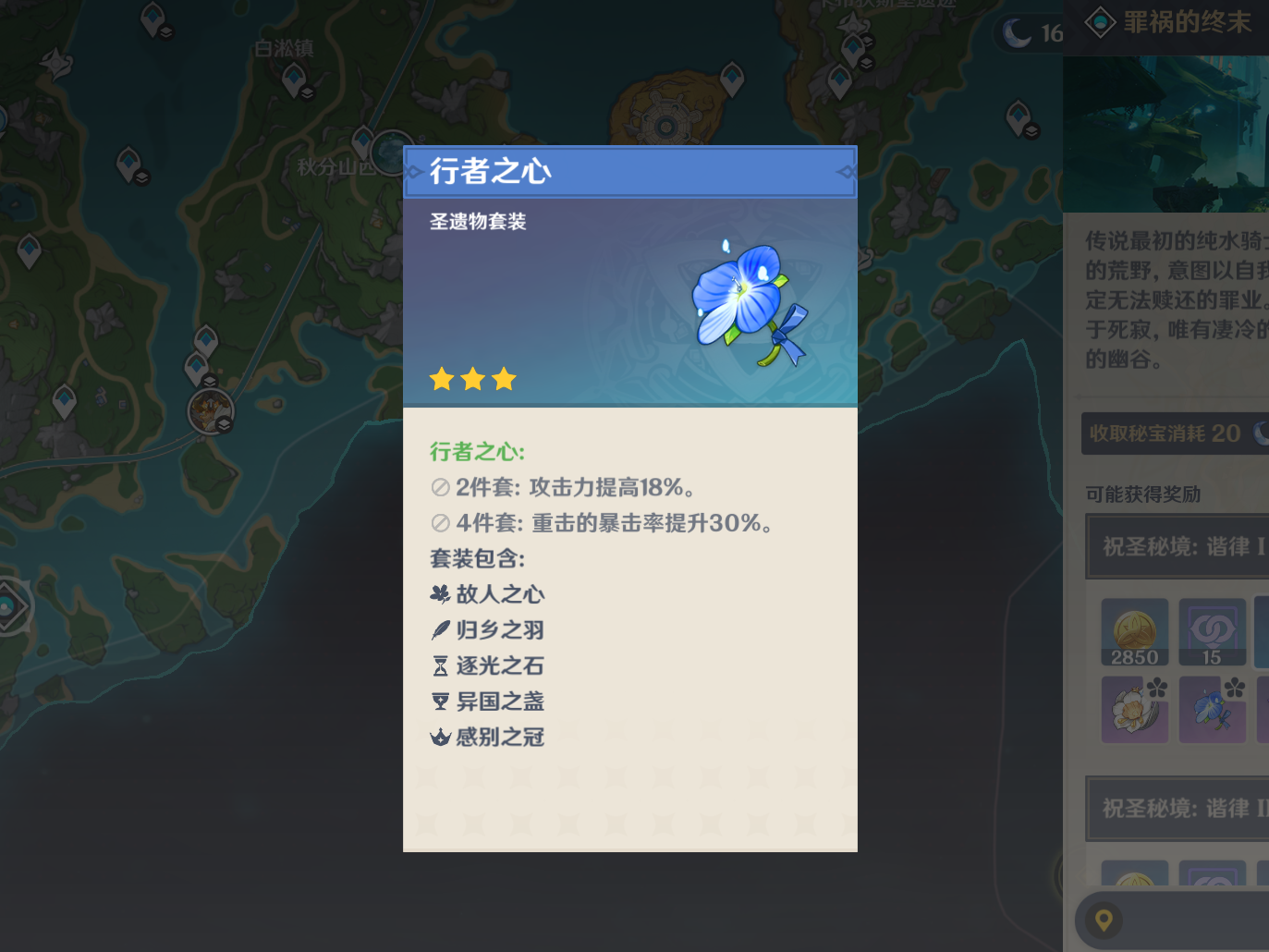Toggle the 2件套 set bonus indicator circle
Screen dimensions: 1269x952
(440, 487)
